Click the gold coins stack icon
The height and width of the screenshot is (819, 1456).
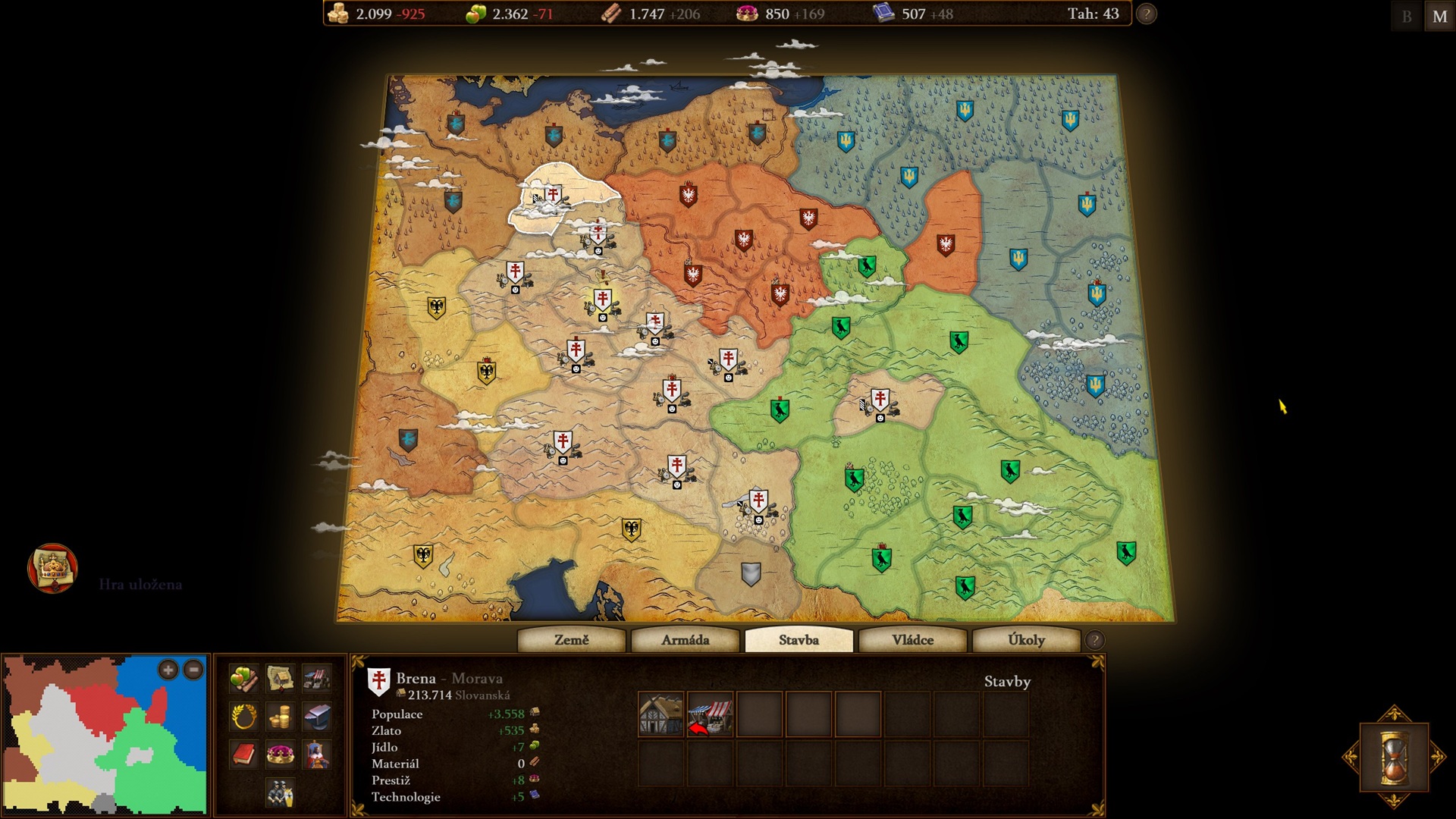coord(280,716)
